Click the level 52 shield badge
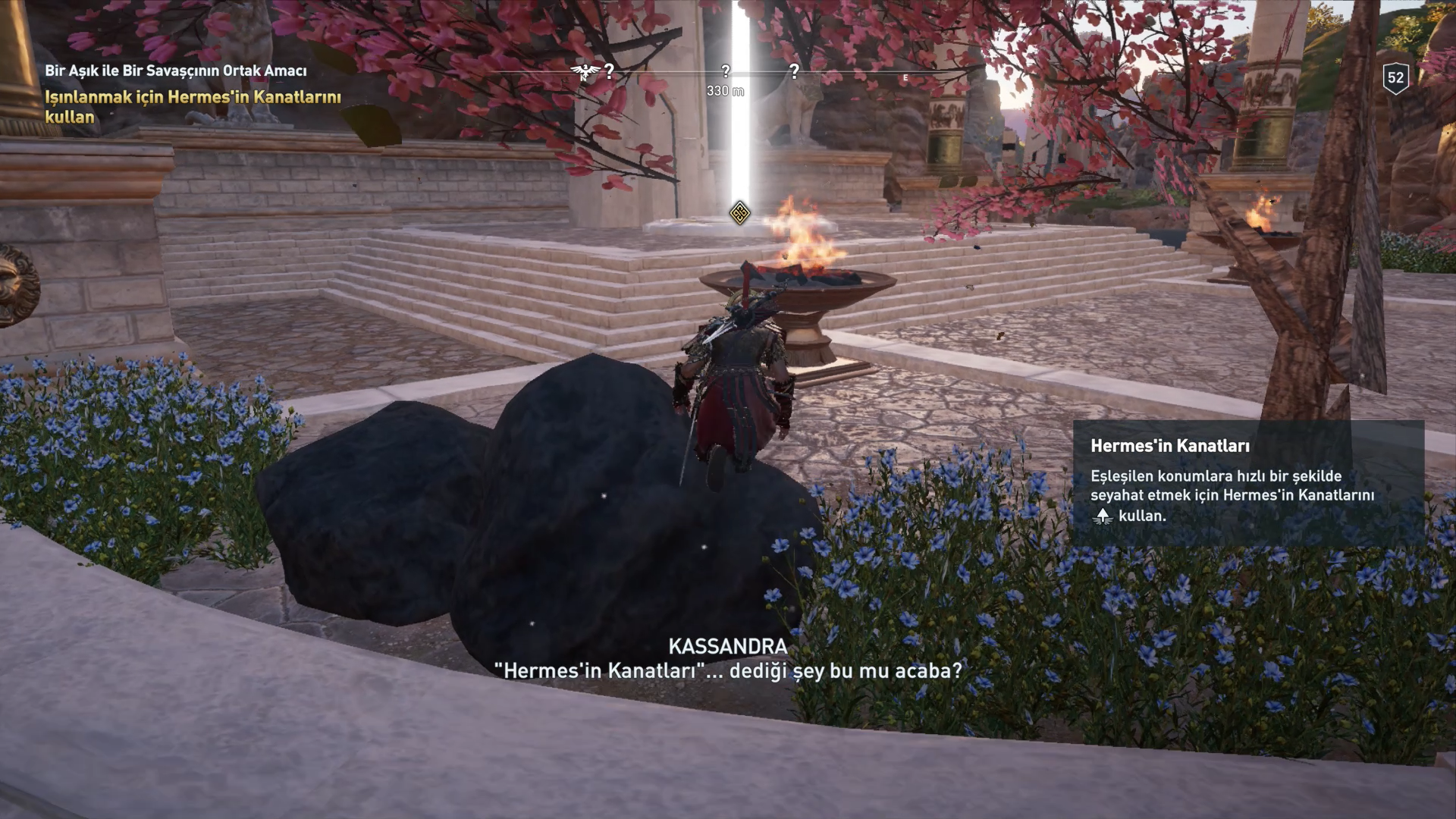This screenshot has height=819, width=1456. click(x=1395, y=77)
